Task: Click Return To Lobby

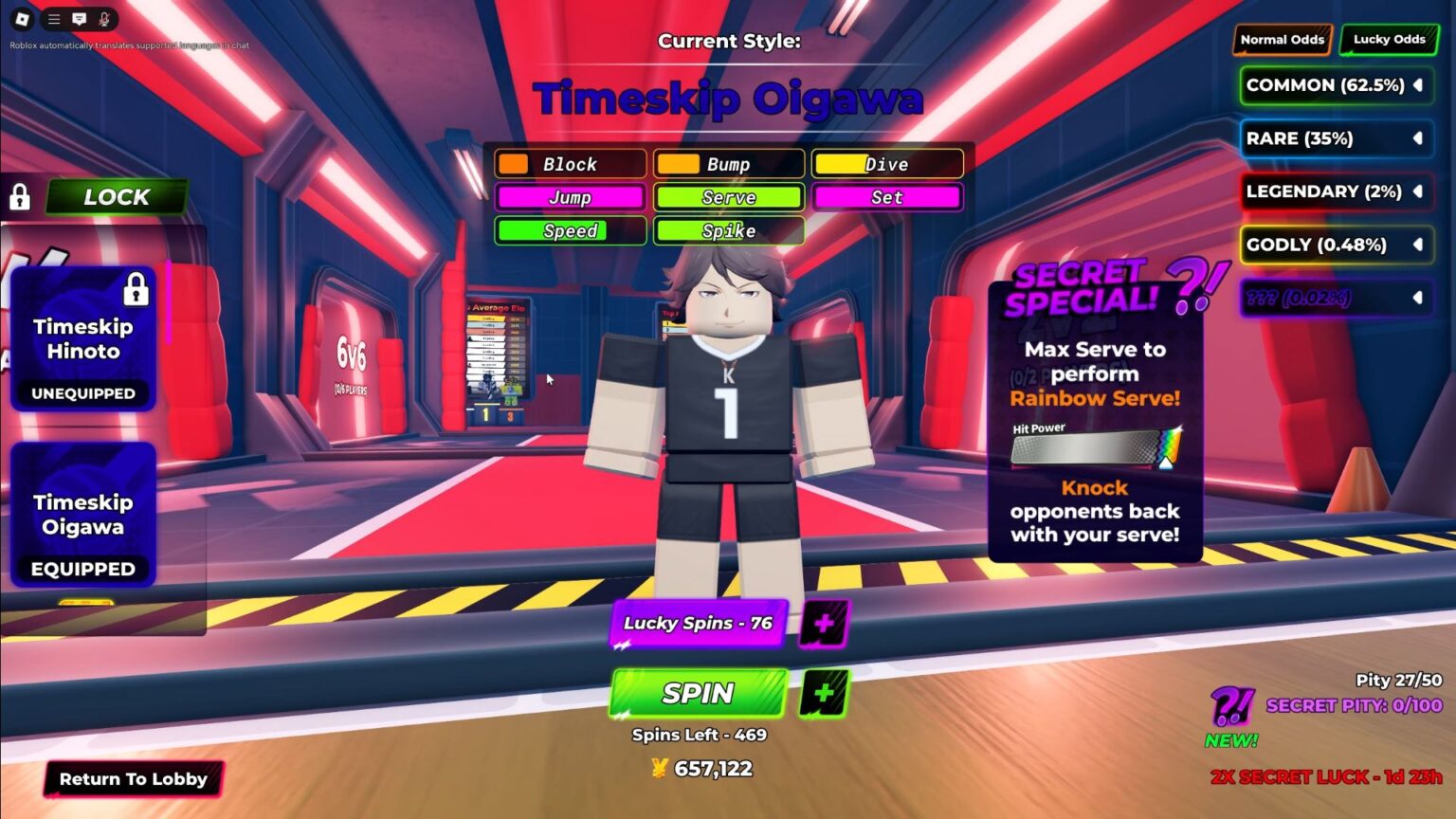Action: 132,779
